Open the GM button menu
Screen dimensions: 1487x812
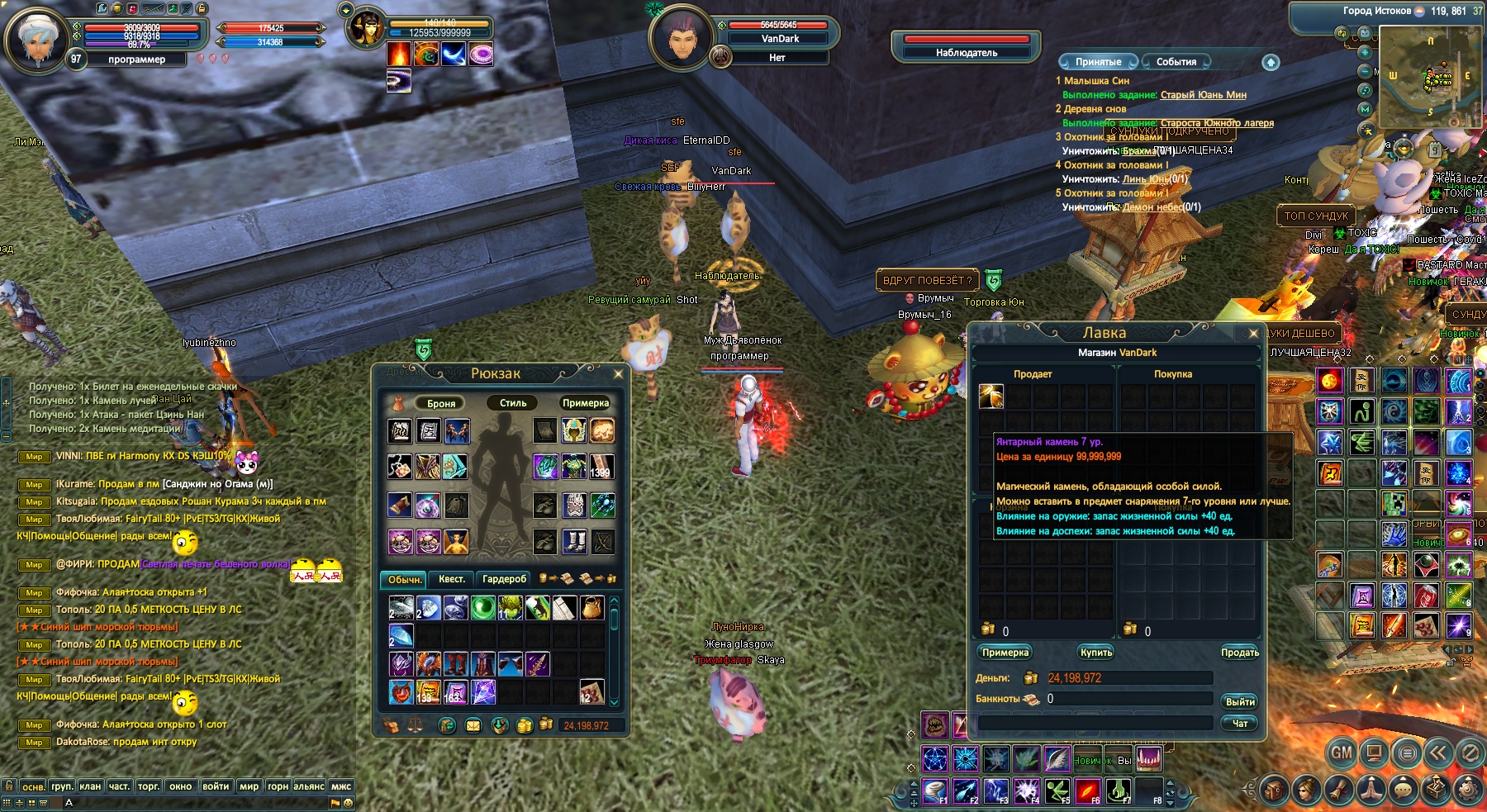[x=1342, y=753]
